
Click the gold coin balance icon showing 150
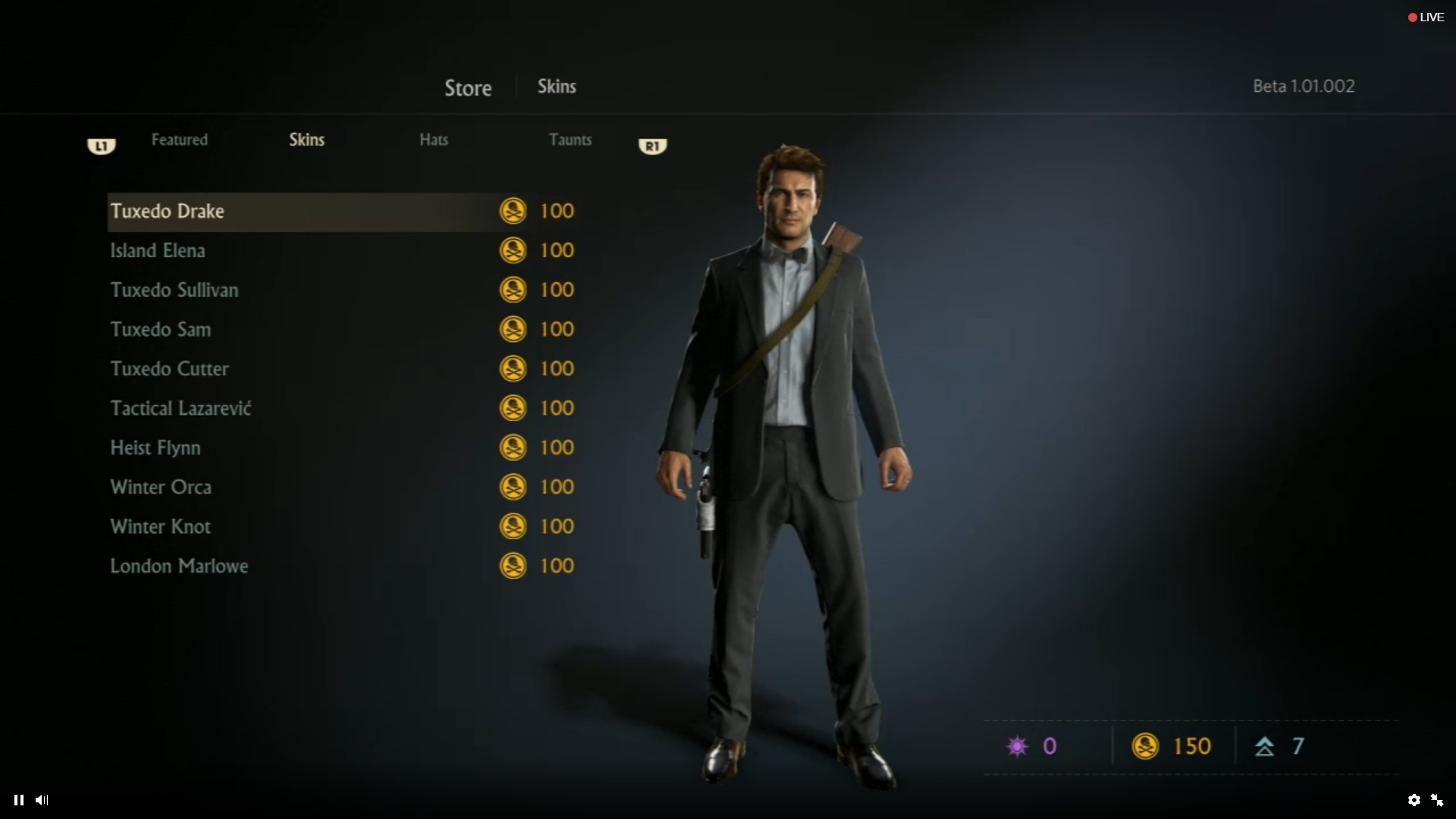tap(1146, 745)
